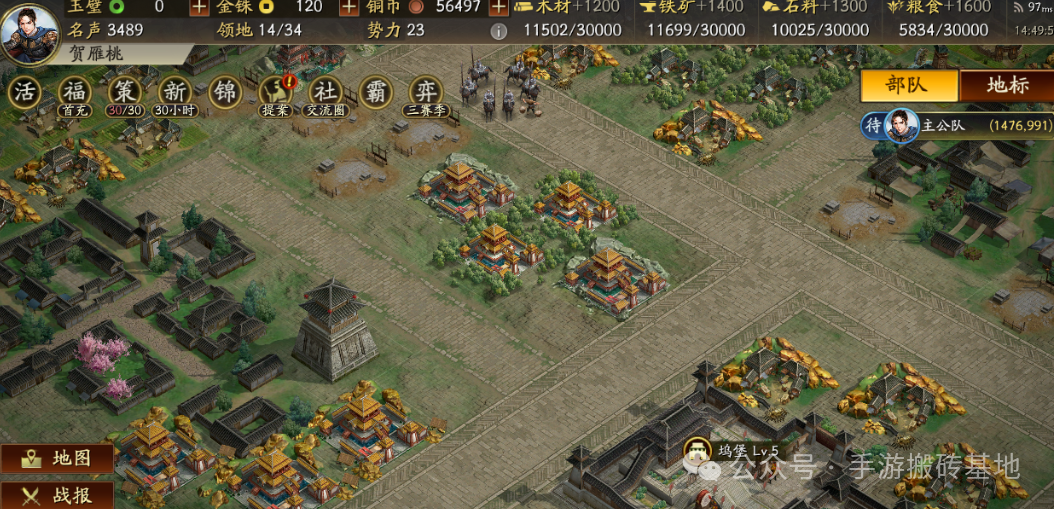This screenshot has width=1054, height=509.
Task: Add more 金铢 with its plus button
Action: (348, 6)
